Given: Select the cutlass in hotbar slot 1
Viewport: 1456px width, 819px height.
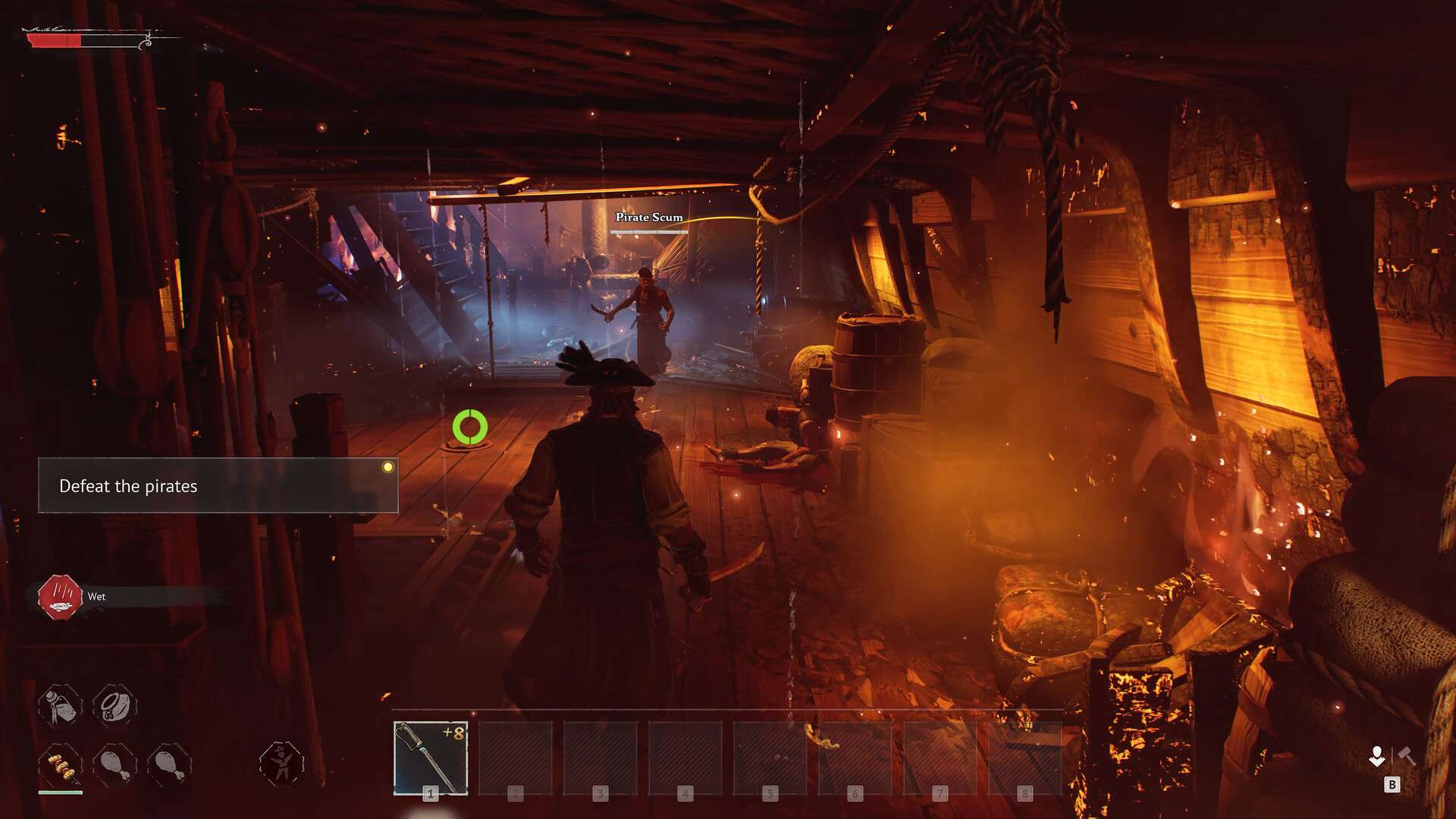Looking at the screenshot, I should tap(431, 757).
